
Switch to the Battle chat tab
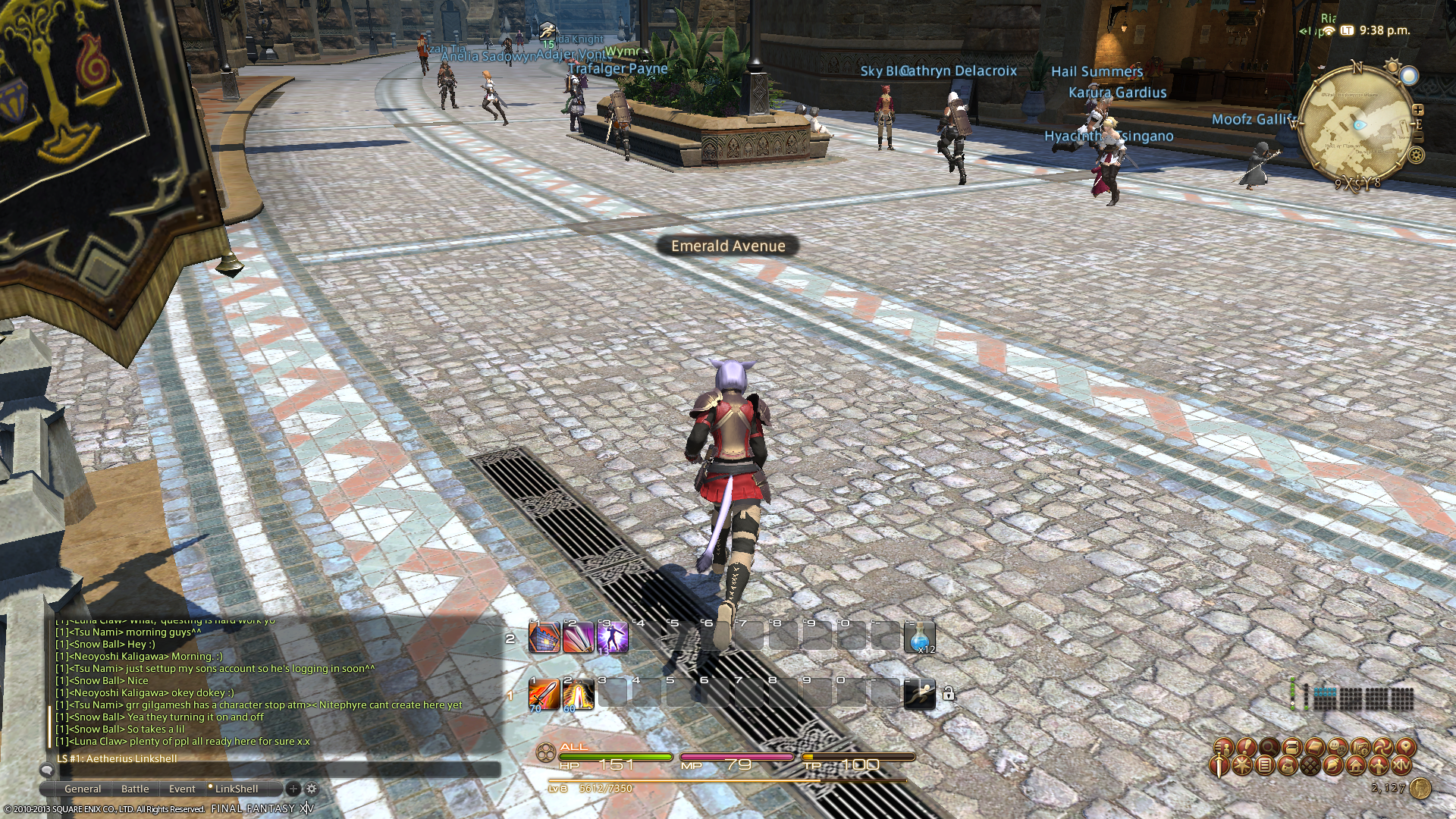(x=135, y=789)
